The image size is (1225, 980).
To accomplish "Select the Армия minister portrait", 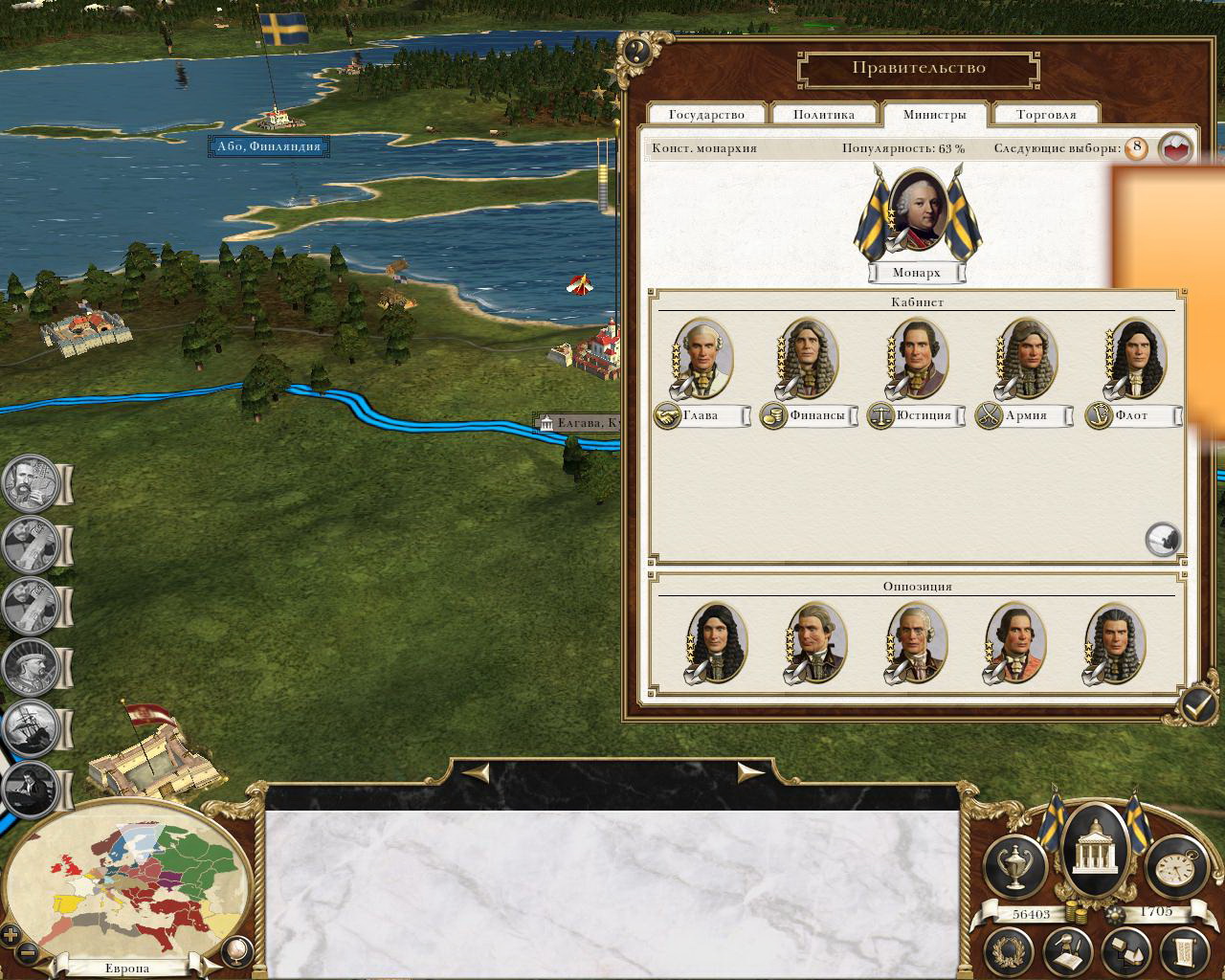I will point(1026,357).
